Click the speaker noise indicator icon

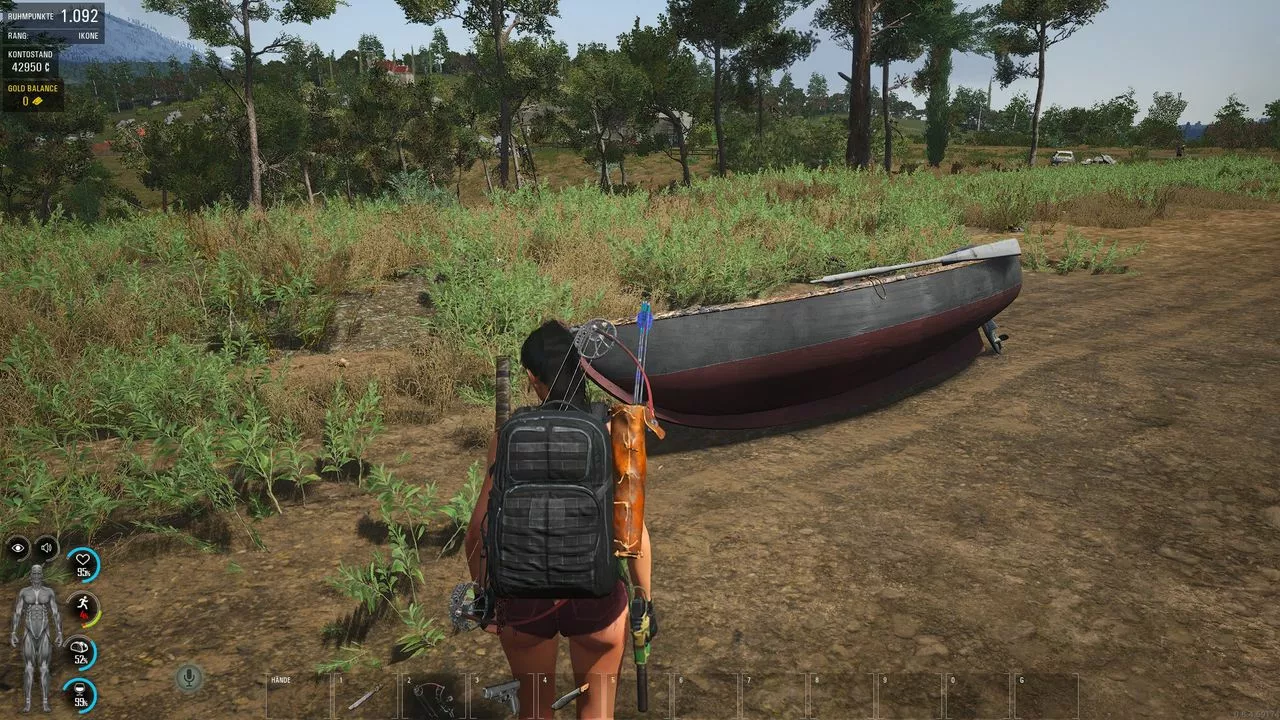(x=46, y=547)
